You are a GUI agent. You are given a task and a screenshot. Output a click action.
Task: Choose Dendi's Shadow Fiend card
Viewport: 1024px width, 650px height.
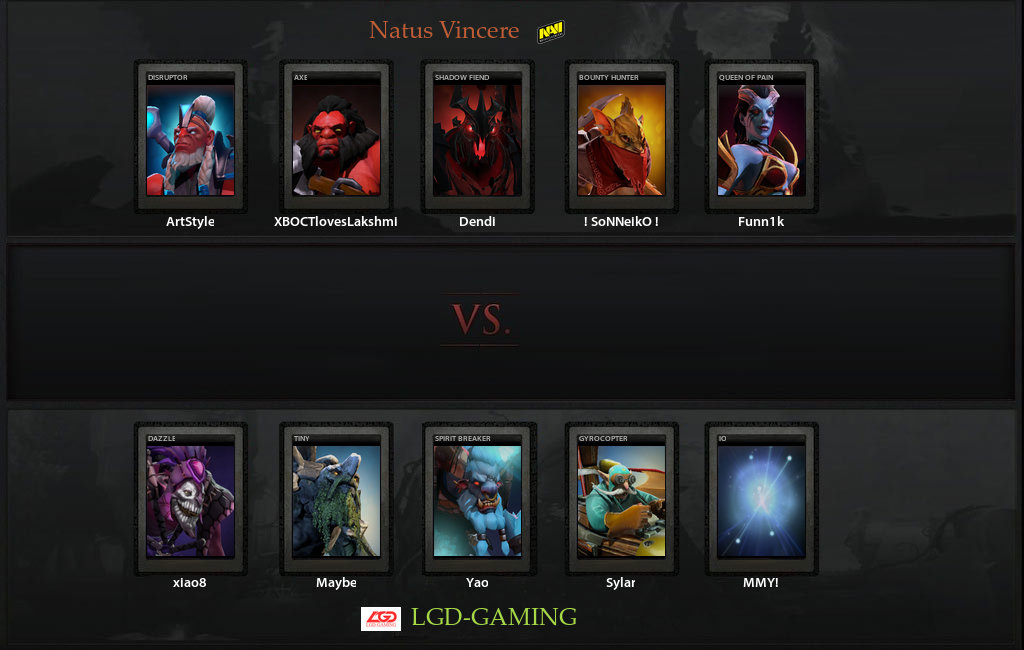tap(477, 138)
